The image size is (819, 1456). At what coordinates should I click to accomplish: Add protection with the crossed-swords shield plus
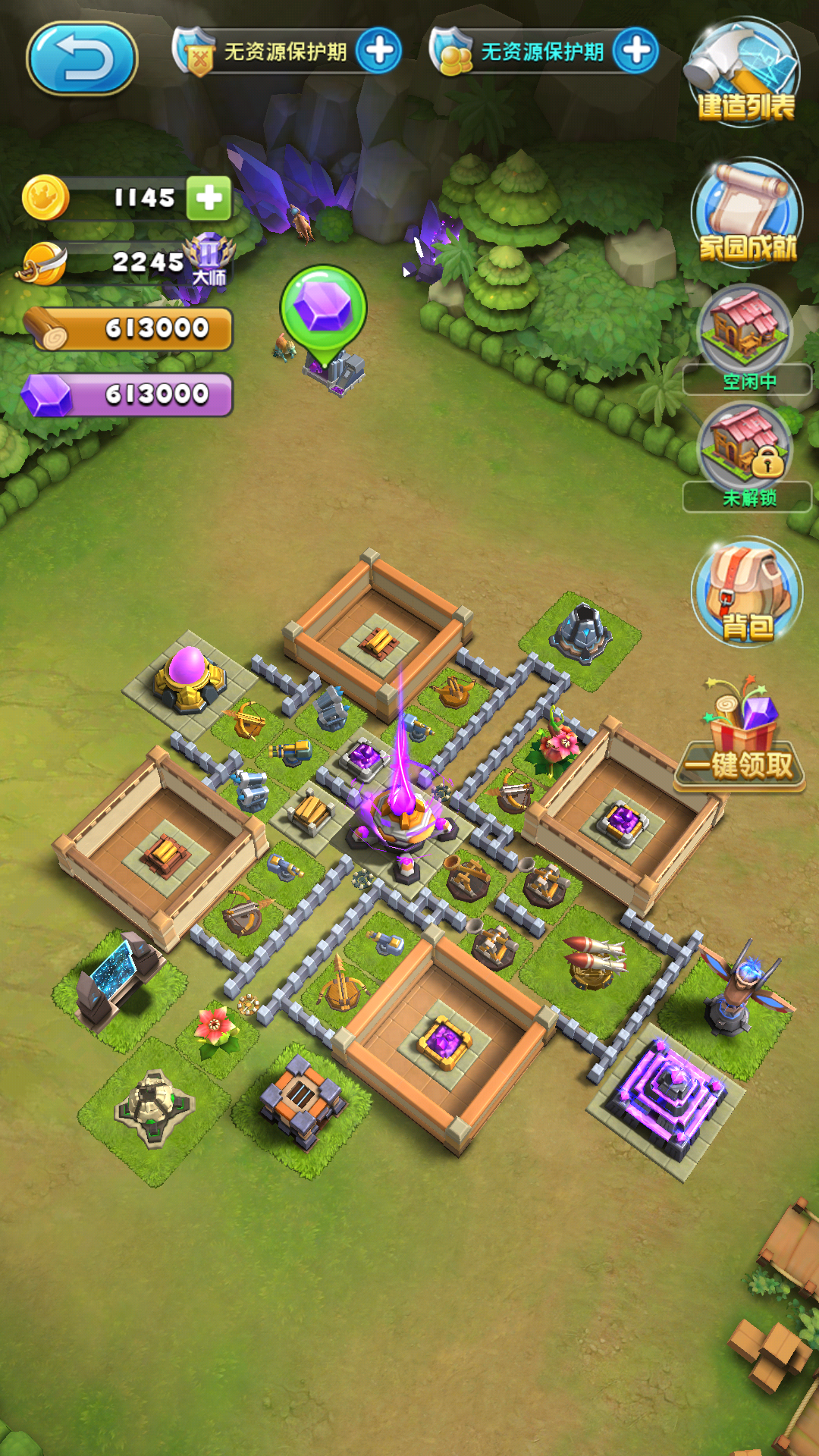(x=379, y=51)
